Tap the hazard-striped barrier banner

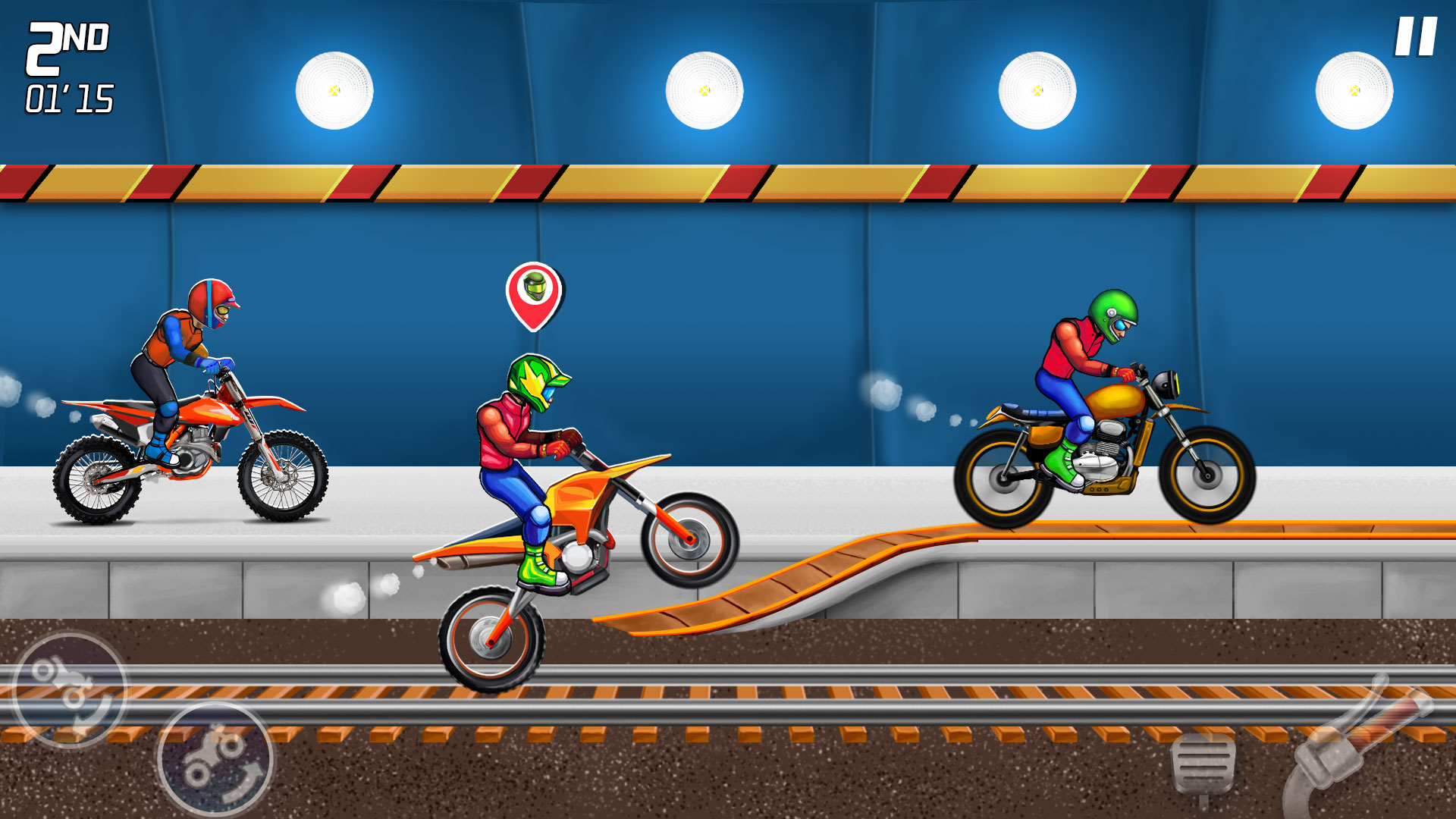coord(728,182)
